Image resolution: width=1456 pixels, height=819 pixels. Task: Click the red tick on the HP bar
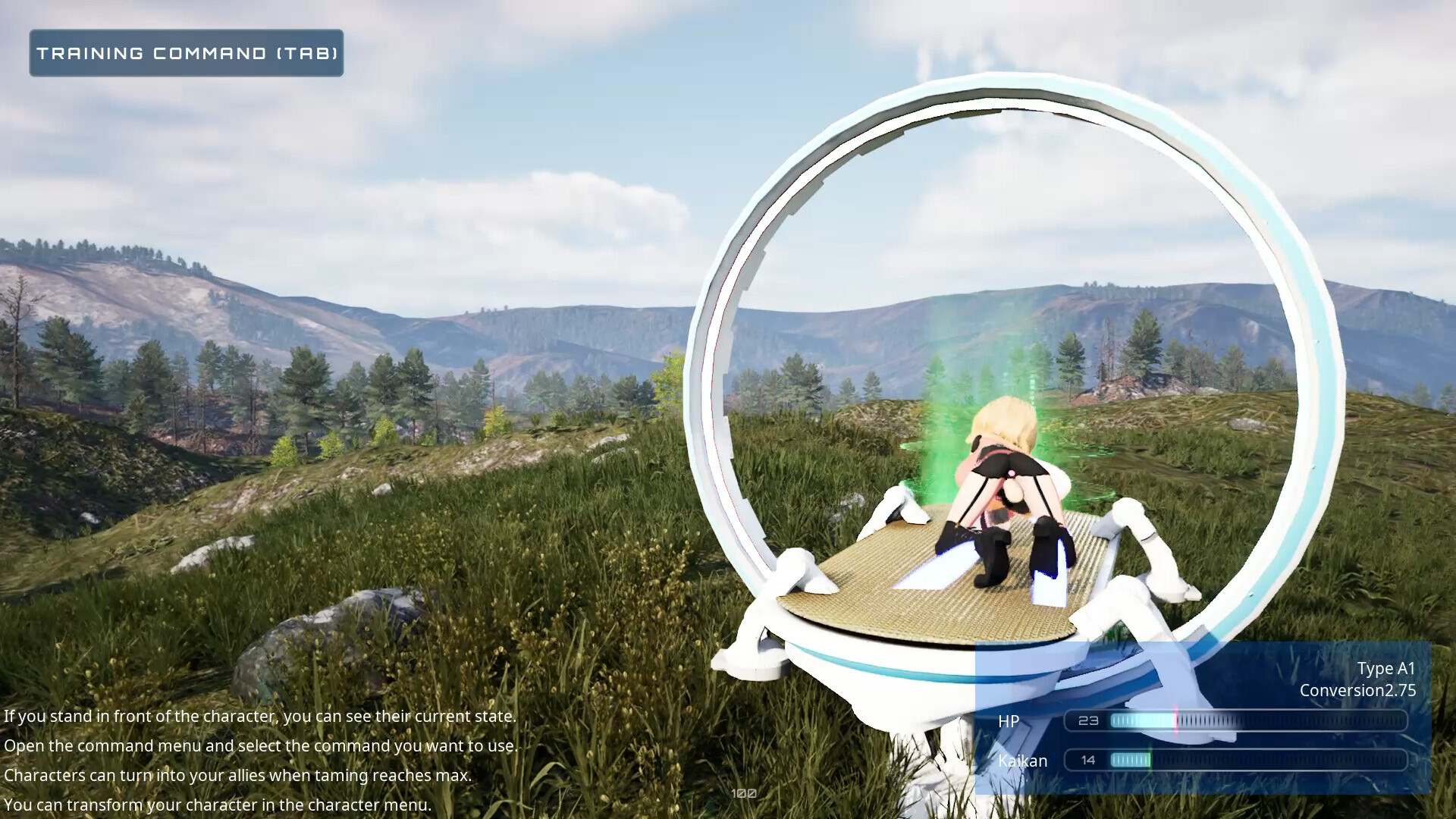(1176, 720)
